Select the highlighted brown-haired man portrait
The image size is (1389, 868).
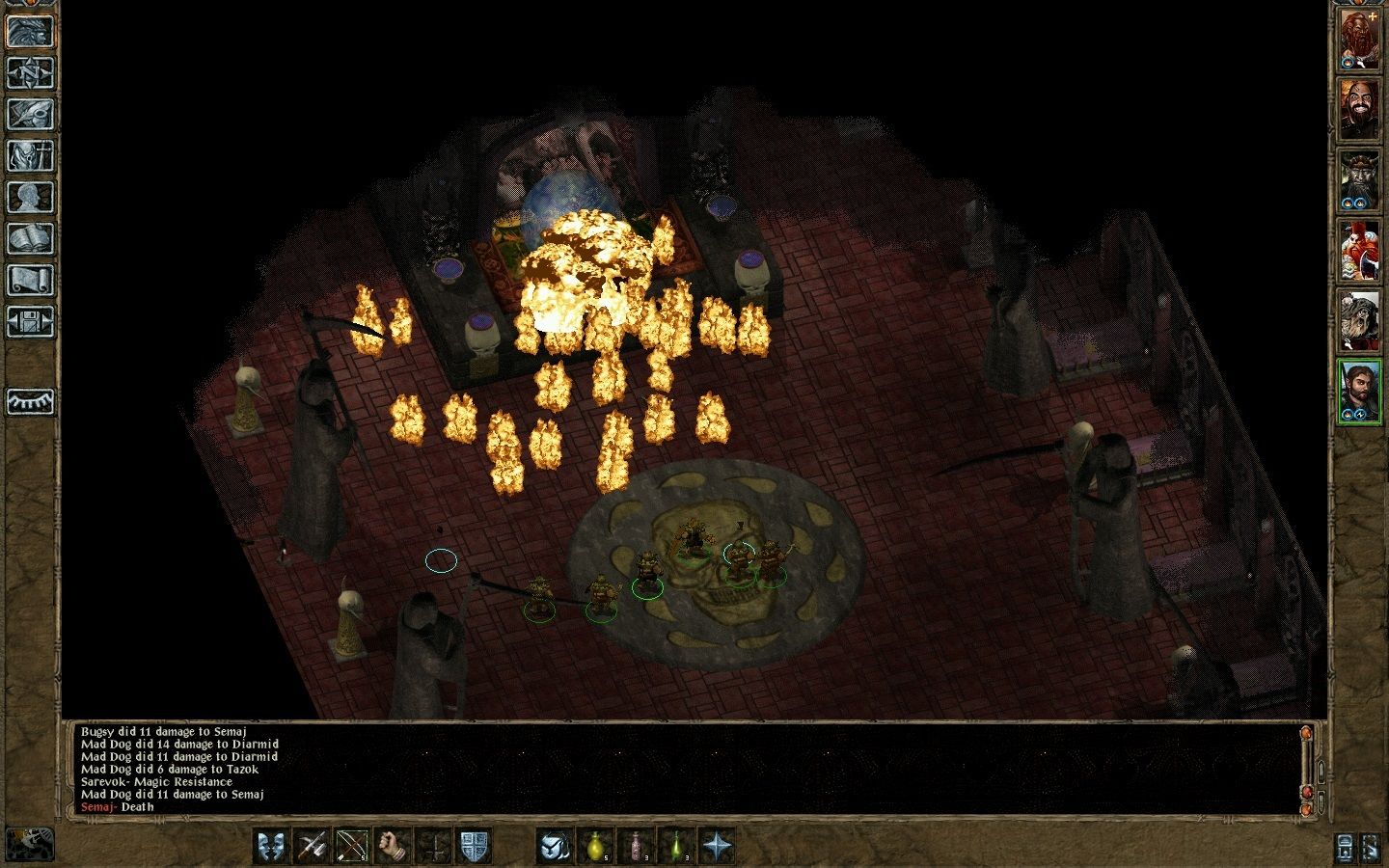tap(1359, 392)
